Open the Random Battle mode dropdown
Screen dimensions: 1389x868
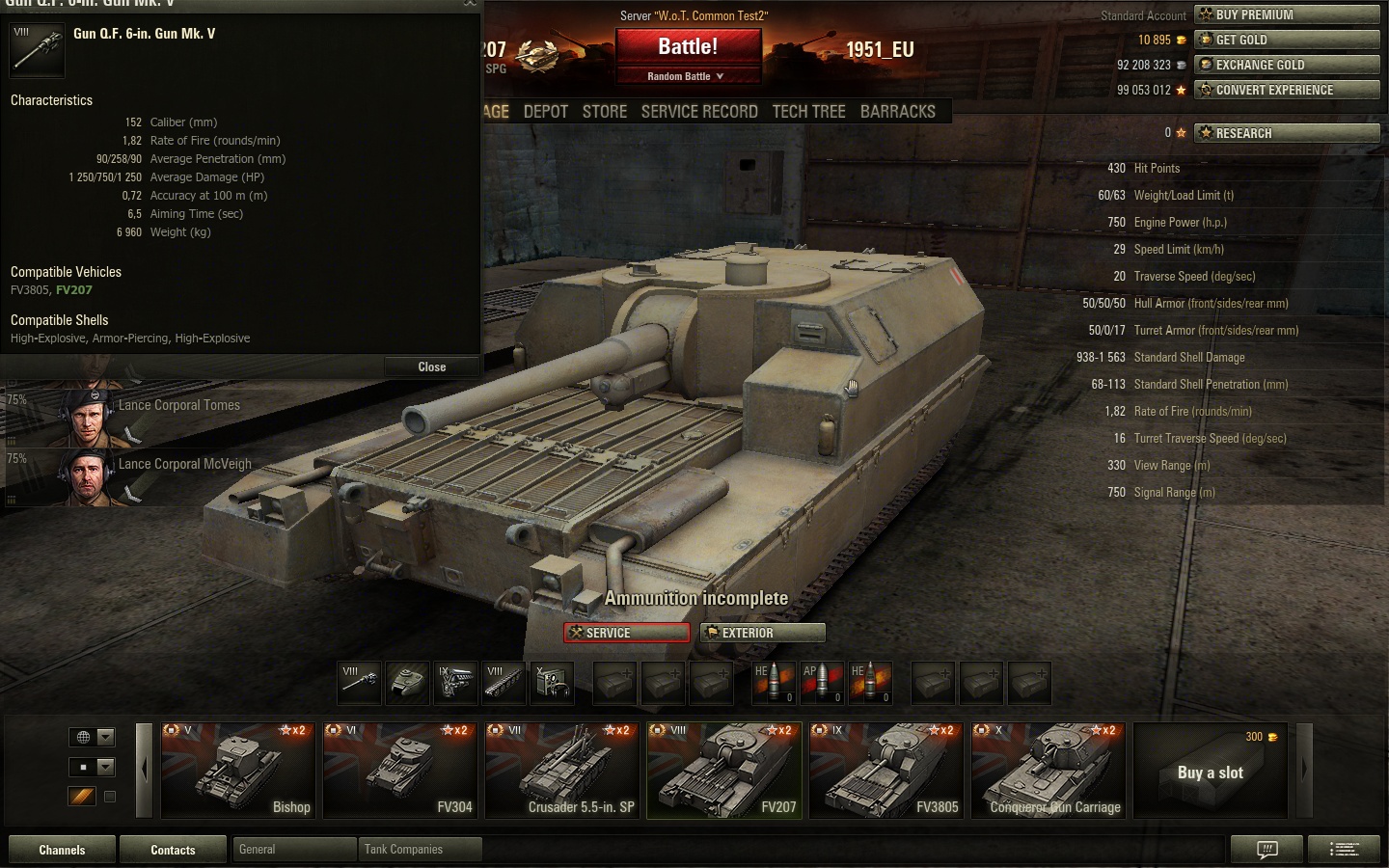click(686, 76)
